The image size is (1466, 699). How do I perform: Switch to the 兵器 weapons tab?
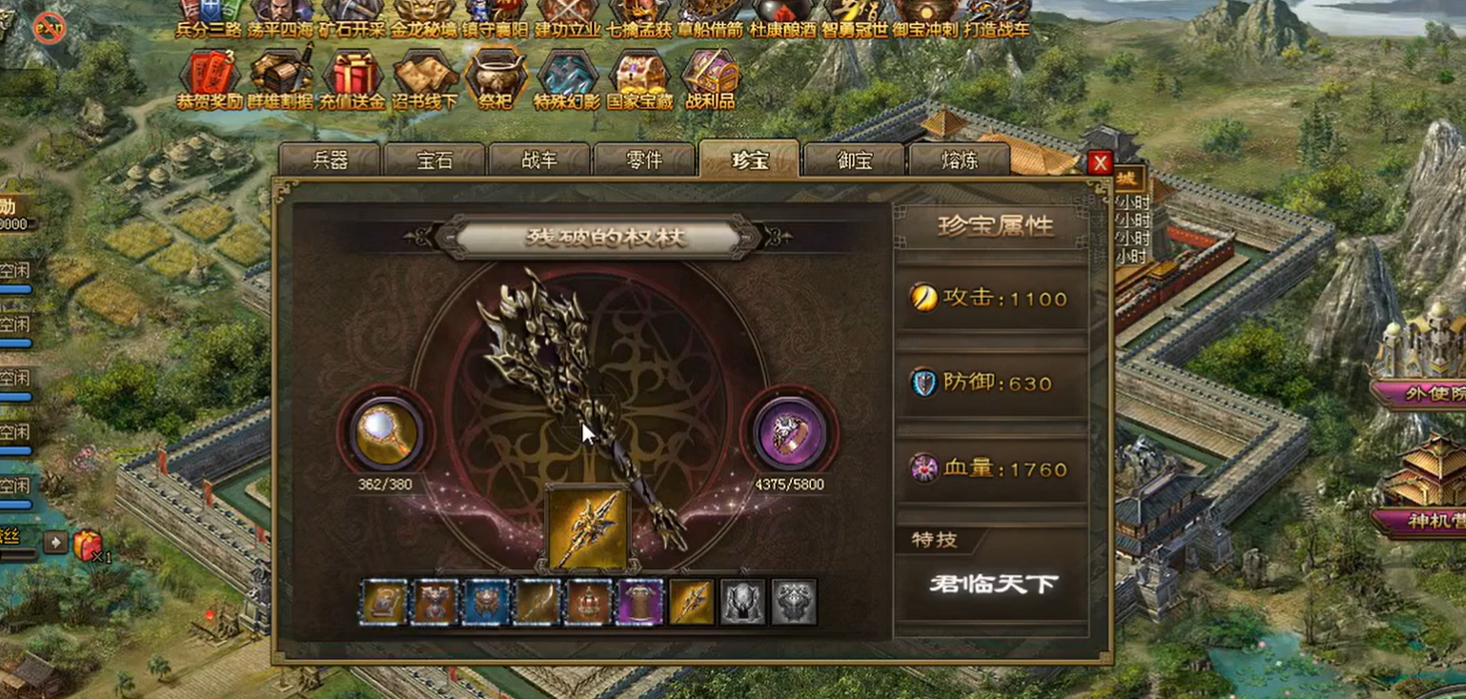click(330, 161)
